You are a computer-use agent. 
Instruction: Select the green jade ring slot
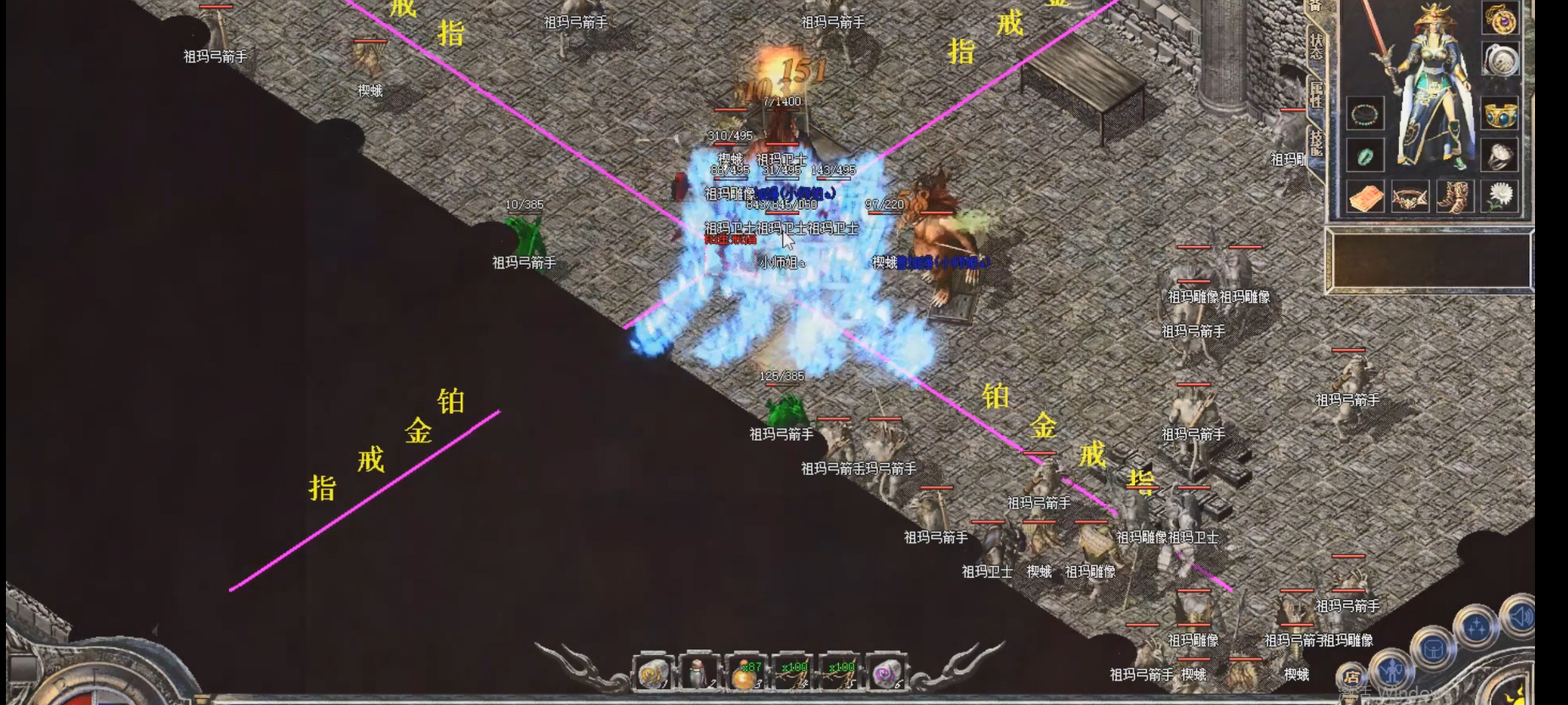coord(1365,157)
